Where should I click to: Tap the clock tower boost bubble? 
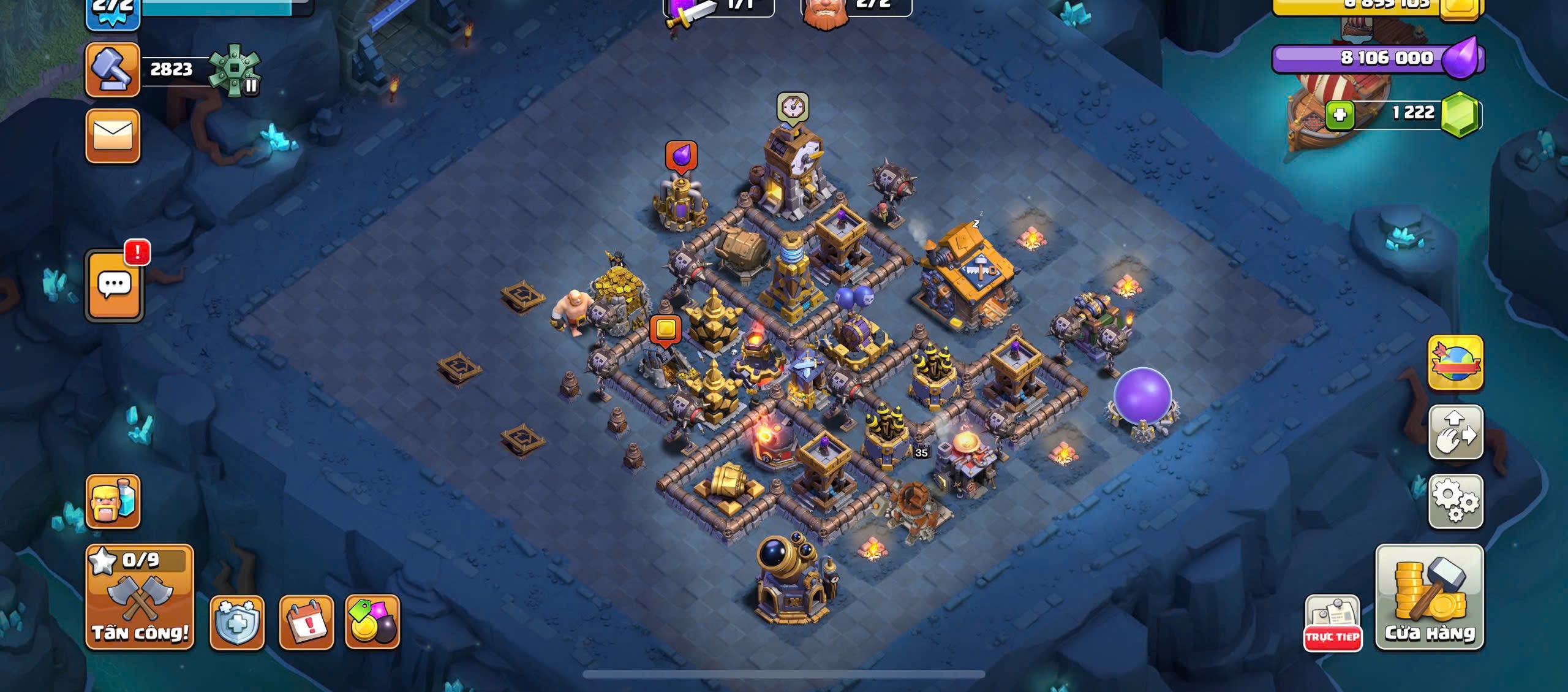793,107
